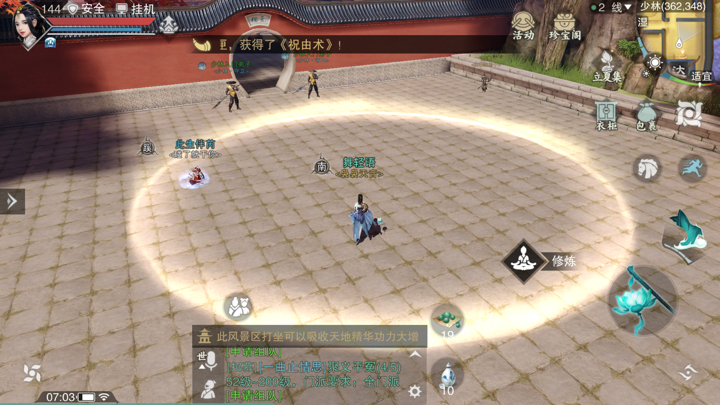Image resolution: width=720 pixels, height=405 pixels.
Task: Use the blue porcelain potion bottle
Action: point(447,376)
